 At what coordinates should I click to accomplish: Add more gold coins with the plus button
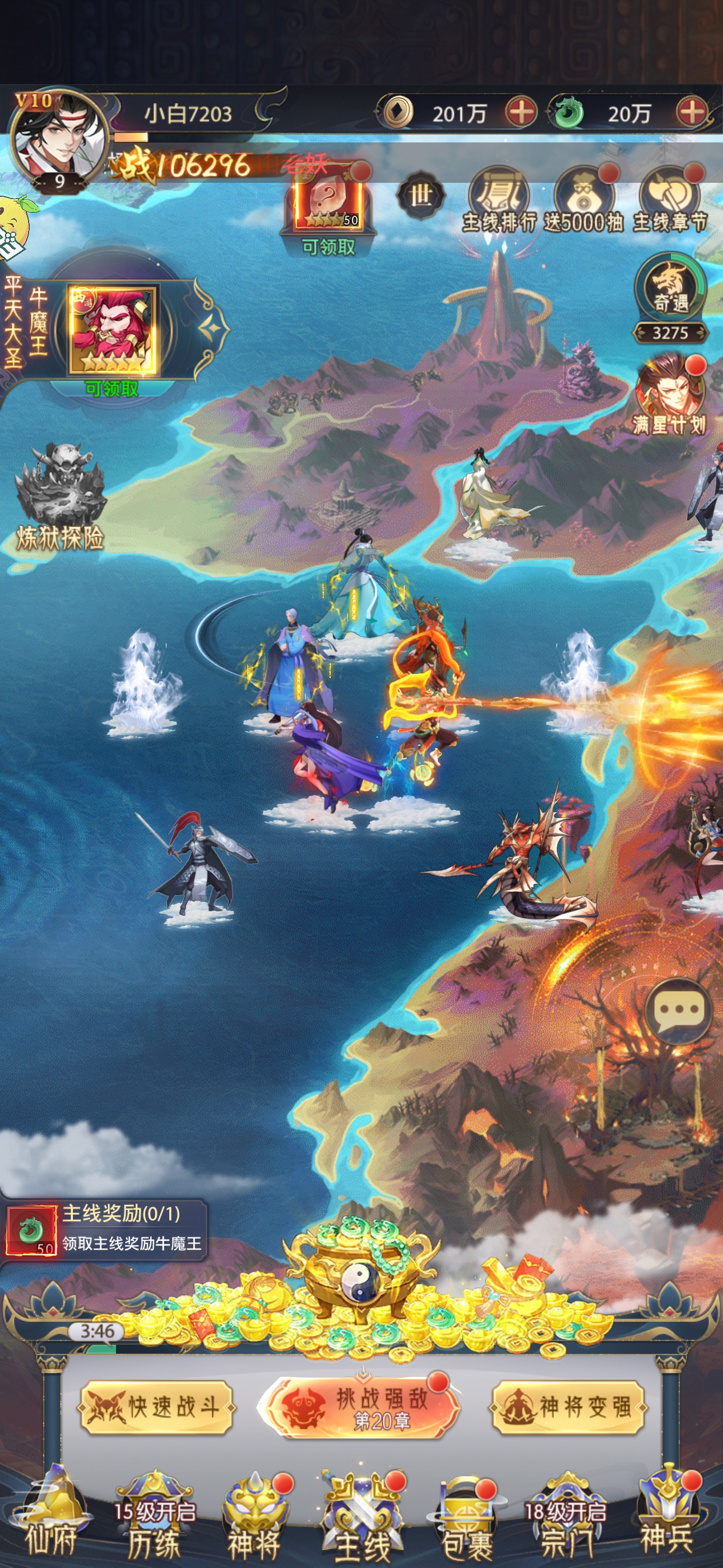click(521, 113)
